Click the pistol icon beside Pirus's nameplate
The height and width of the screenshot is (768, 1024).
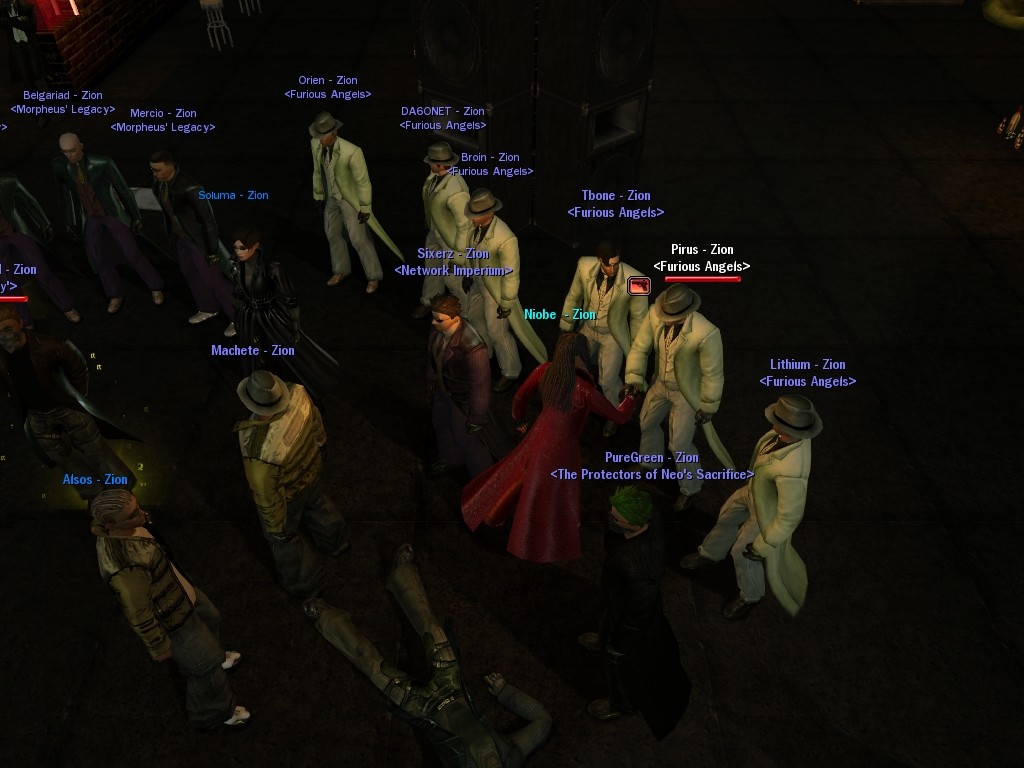click(x=639, y=286)
